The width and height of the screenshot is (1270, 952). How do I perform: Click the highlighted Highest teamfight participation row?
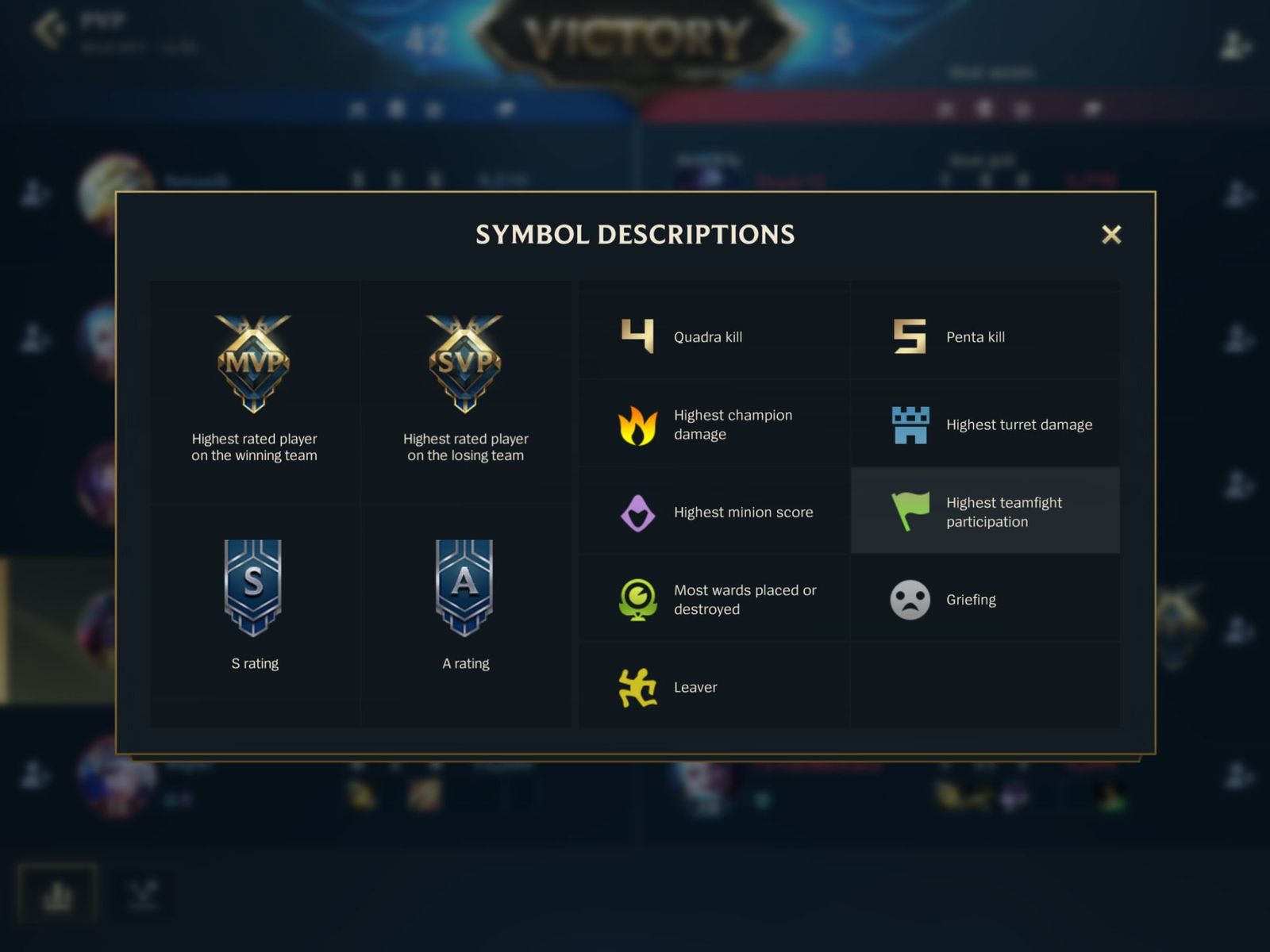tap(984, 512)
